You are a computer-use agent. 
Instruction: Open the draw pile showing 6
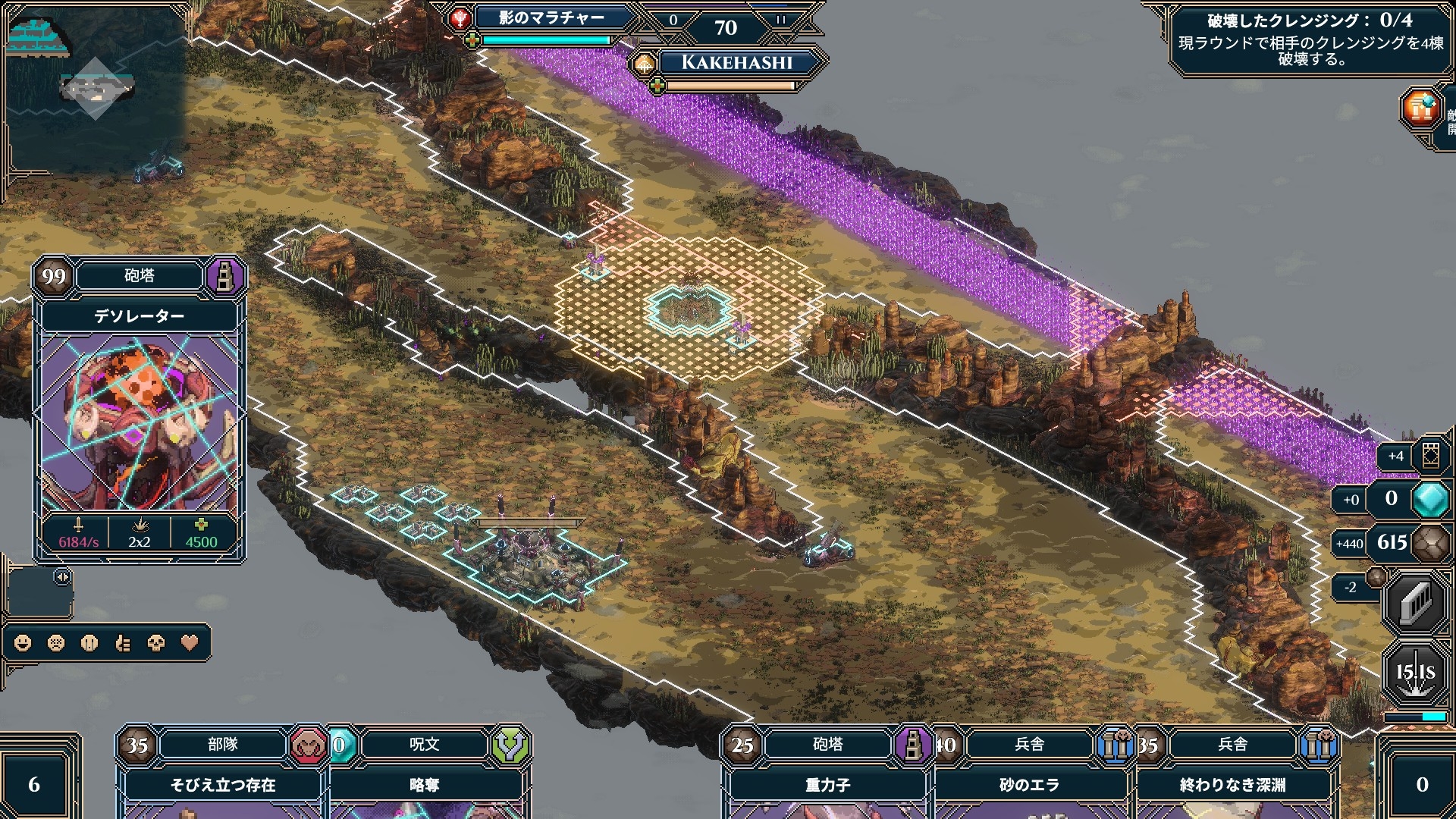click(35, 783)
